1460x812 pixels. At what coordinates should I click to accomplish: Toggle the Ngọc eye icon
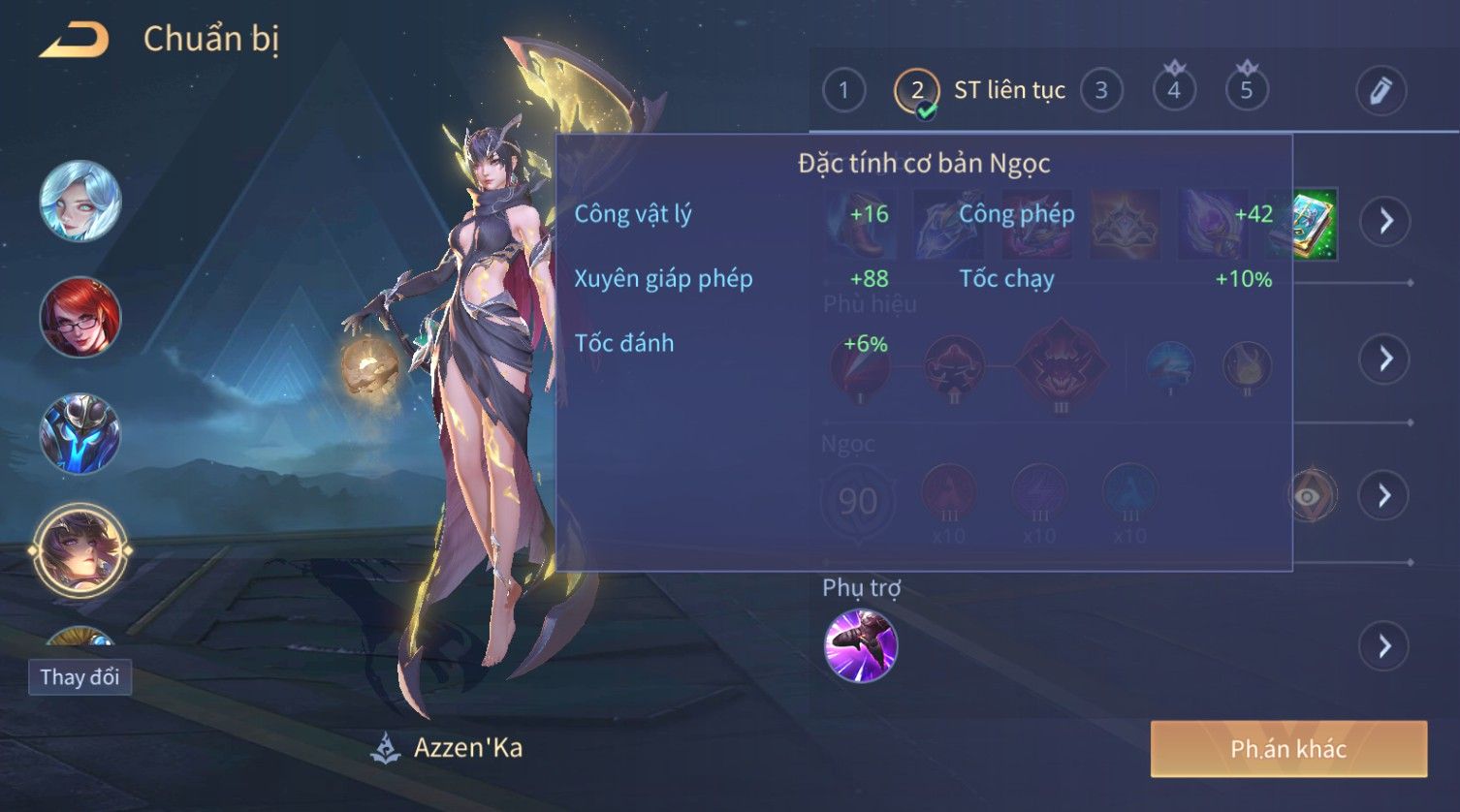1310,496
